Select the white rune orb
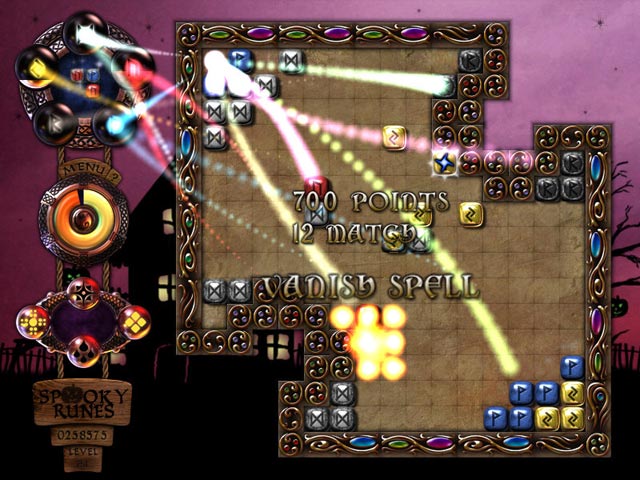 pos(83,35)
